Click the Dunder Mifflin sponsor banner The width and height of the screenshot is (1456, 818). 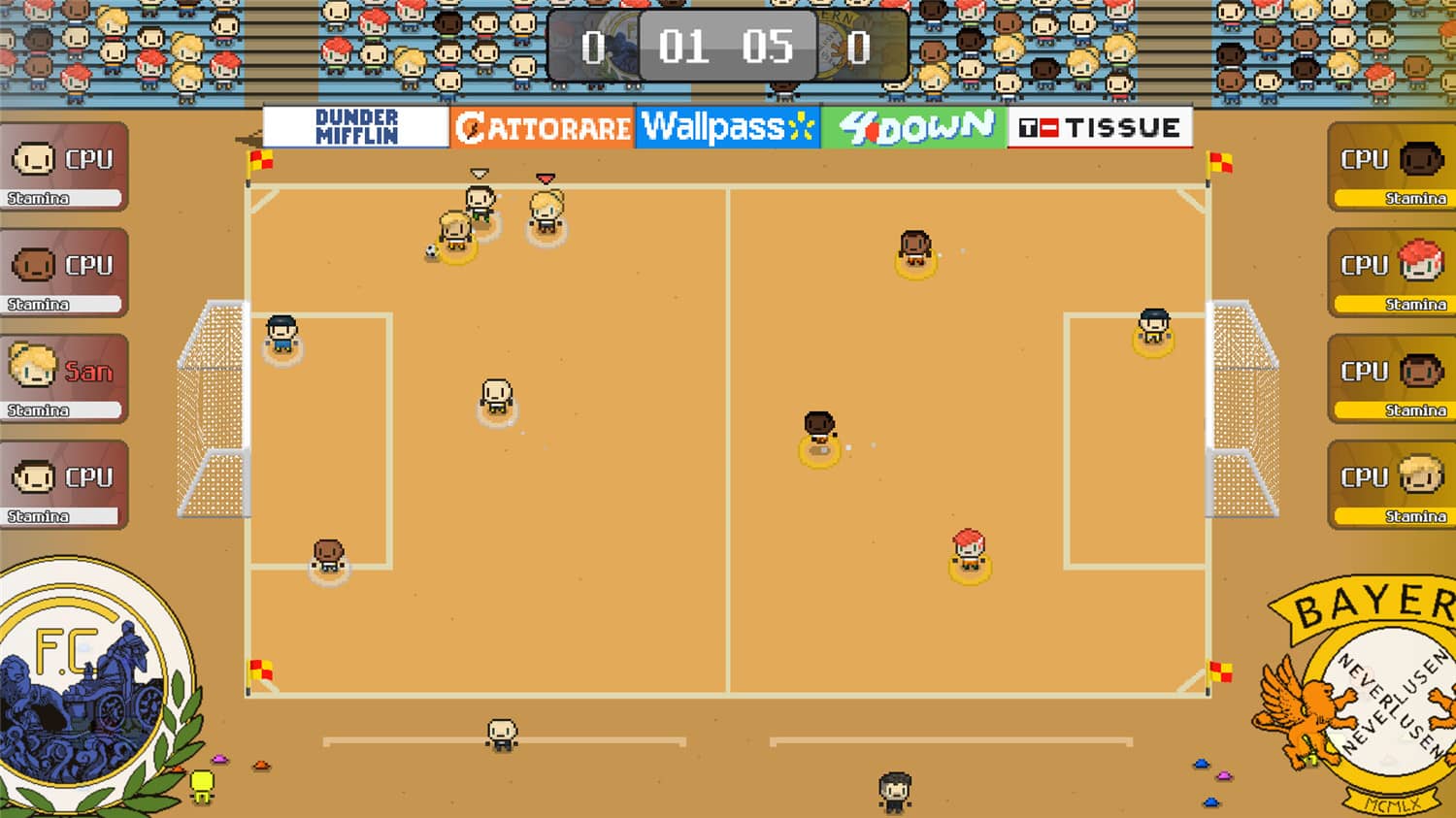pyautogui.click(x=353, y=124)
